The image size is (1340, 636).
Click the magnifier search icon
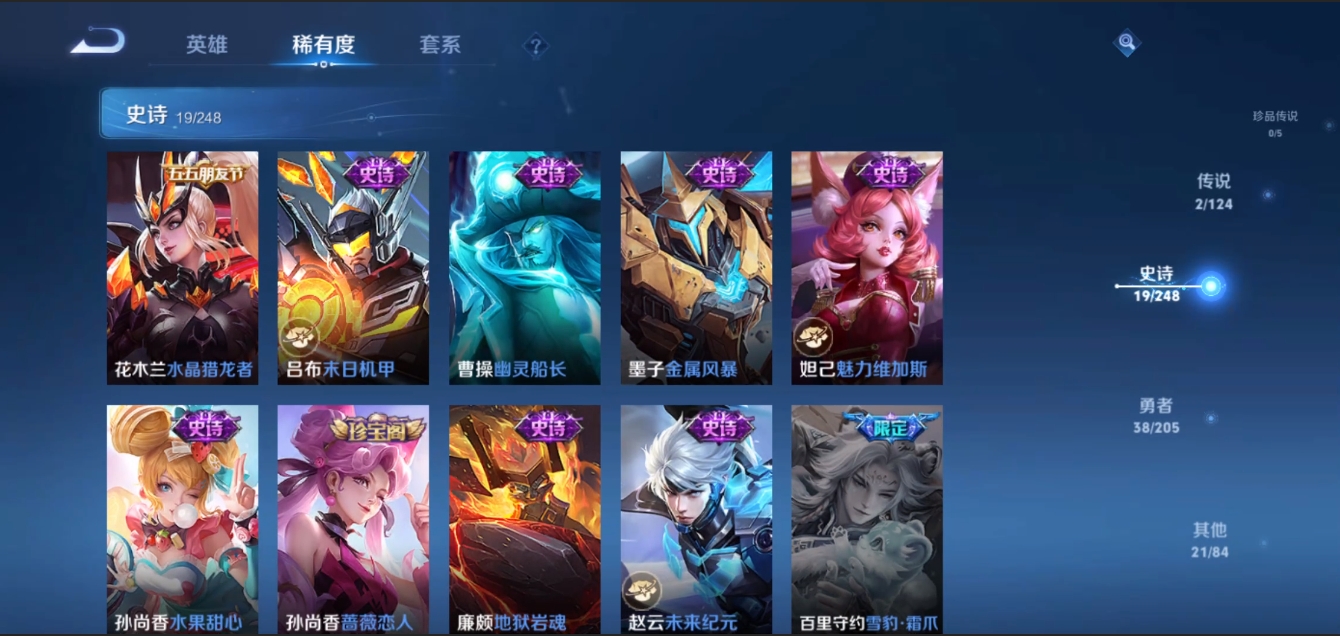pos(1127,42)
